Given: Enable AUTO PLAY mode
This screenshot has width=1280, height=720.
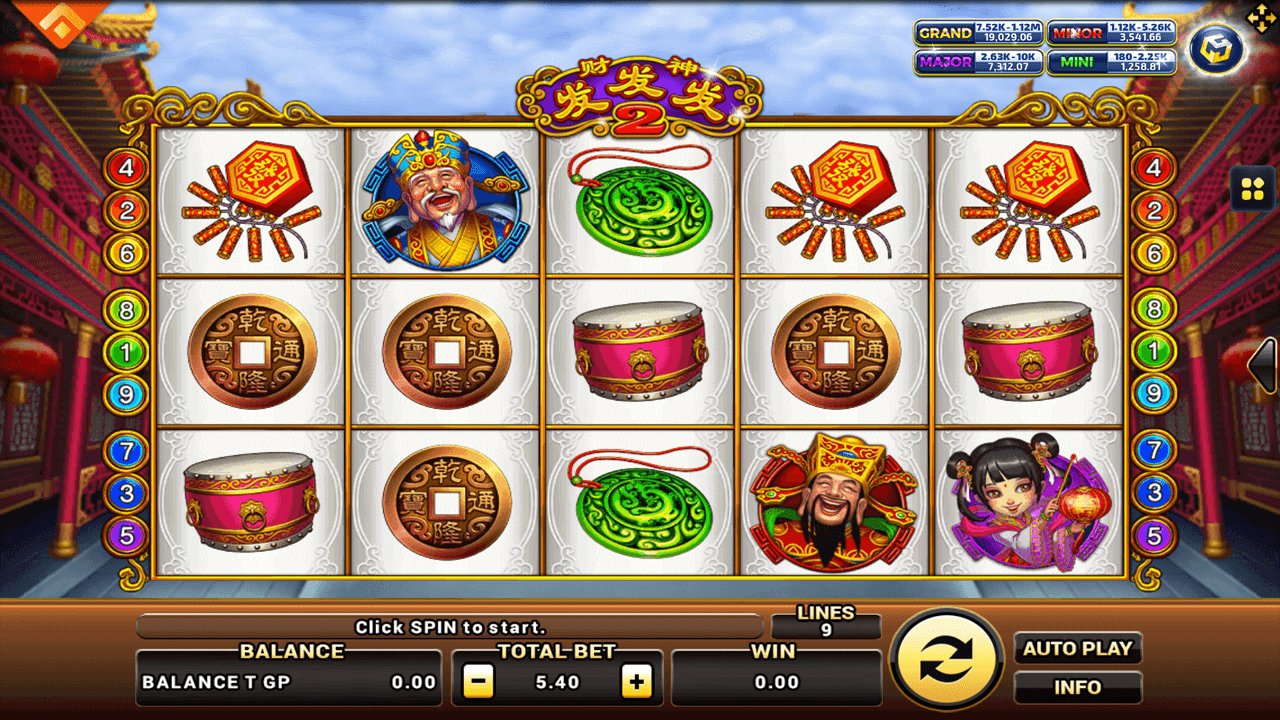Looking at the screenshot, I should click(x=1077, y=648).
